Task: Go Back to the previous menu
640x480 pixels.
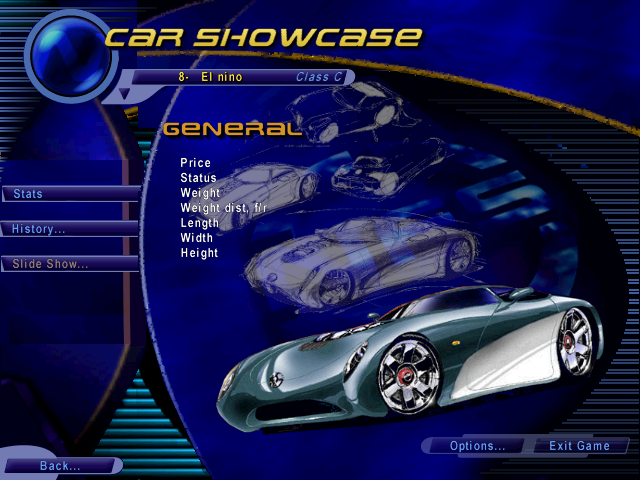Action: pyautogui.click(x=60, y=466)
